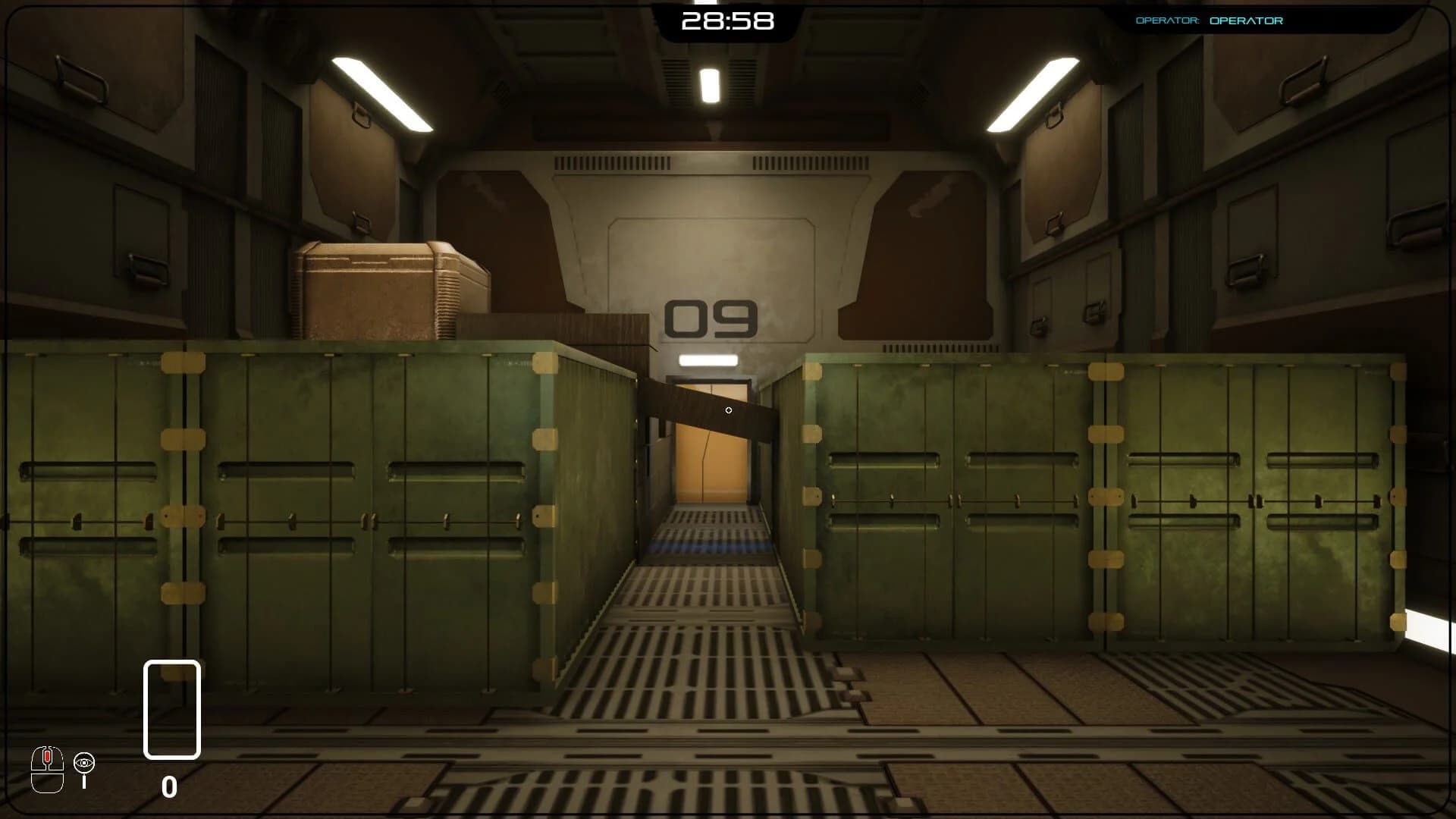This screenshot has width=1456, height=819.
Task: Click the center aiming crosshair dot
Action: (728, 410)
